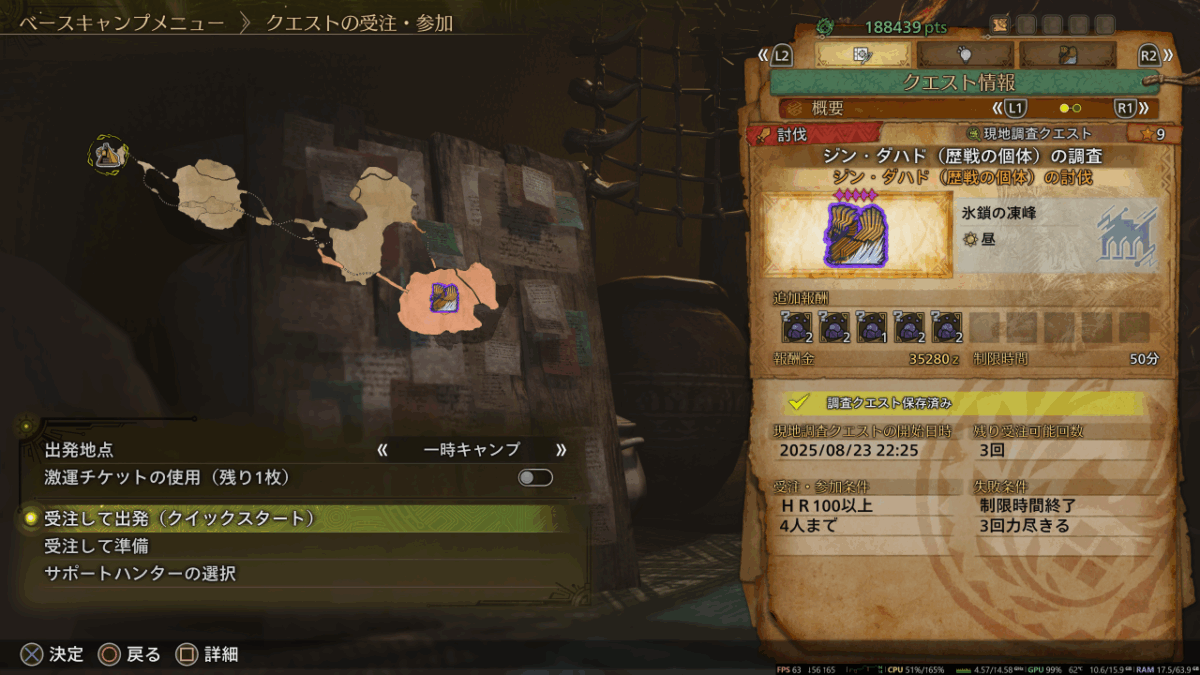Click ベースキャンプメニュー in the breadcrumb
Screen dimensions: 1200x675
coord(114,22)
